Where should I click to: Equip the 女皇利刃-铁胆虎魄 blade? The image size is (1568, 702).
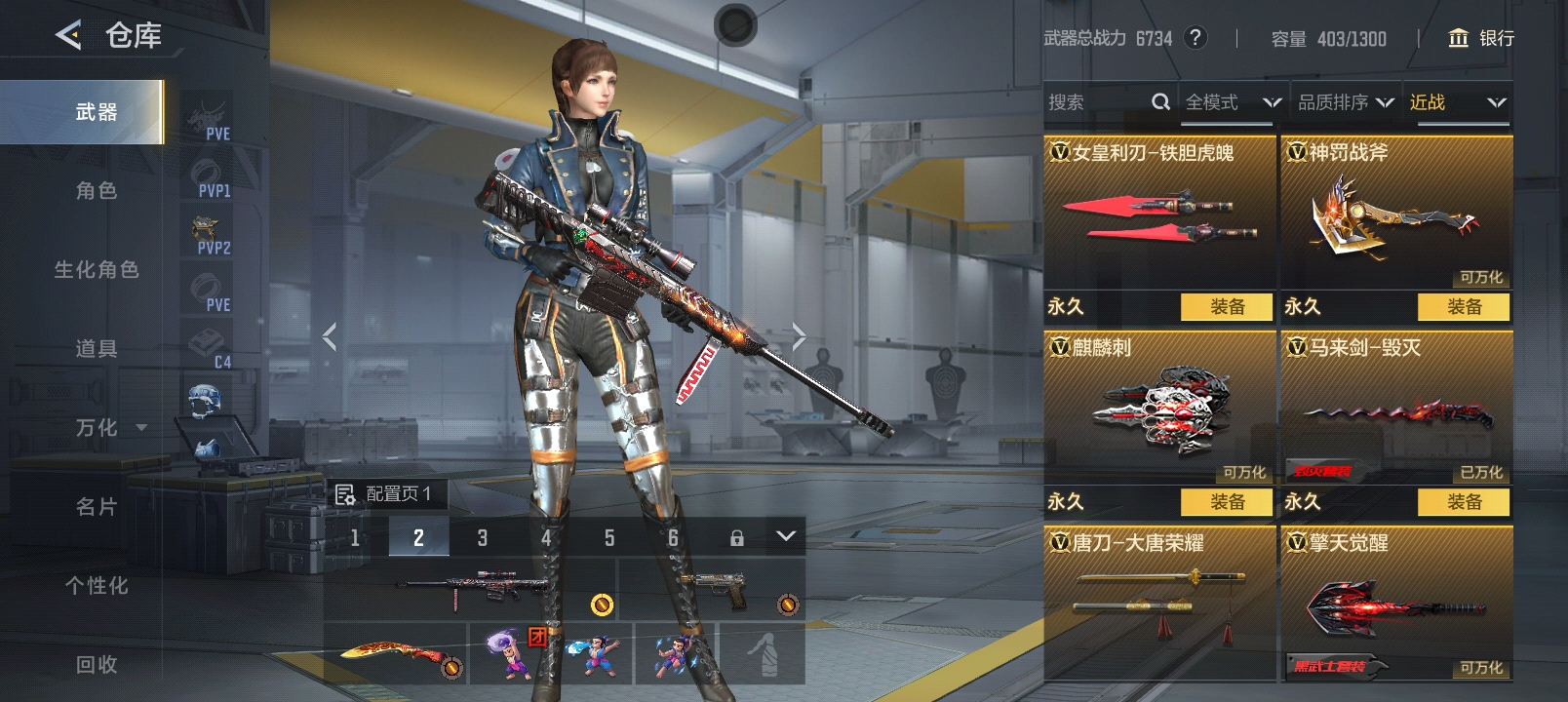[1227, 307]
